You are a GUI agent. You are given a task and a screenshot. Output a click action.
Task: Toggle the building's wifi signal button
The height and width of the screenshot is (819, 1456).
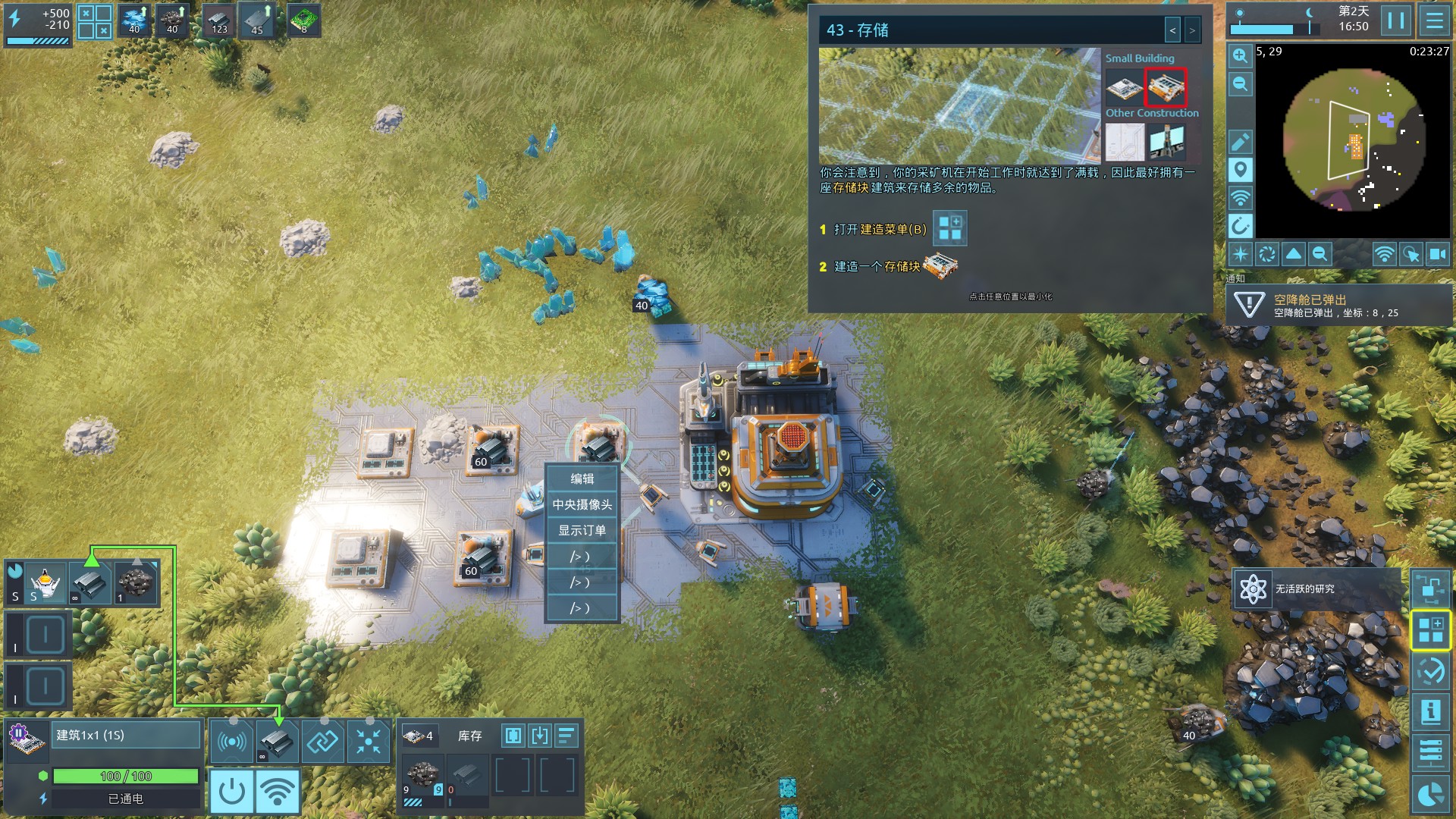[278, 792]
